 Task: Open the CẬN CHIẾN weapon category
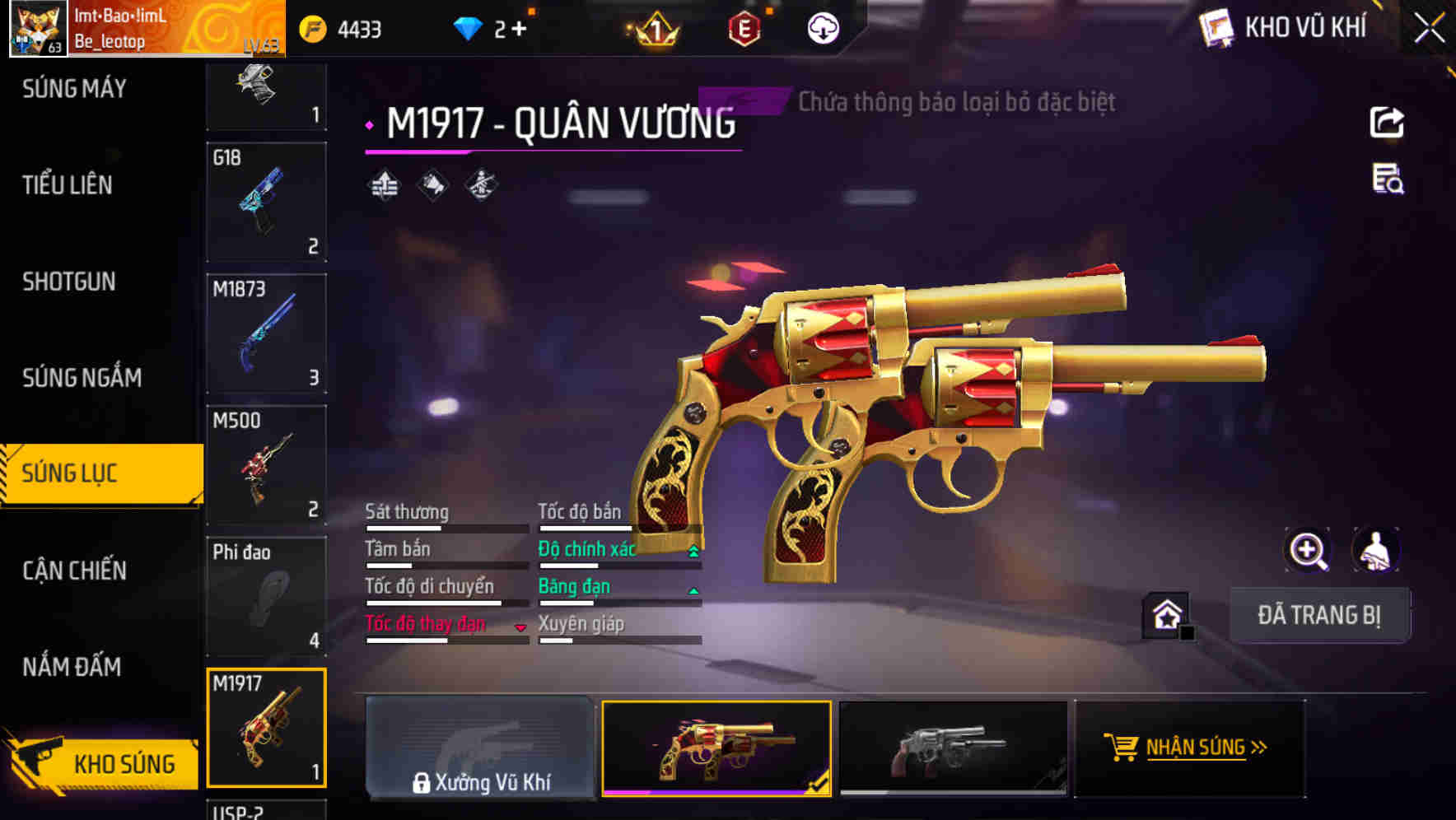pyautogui.click(x=72, y=571)
